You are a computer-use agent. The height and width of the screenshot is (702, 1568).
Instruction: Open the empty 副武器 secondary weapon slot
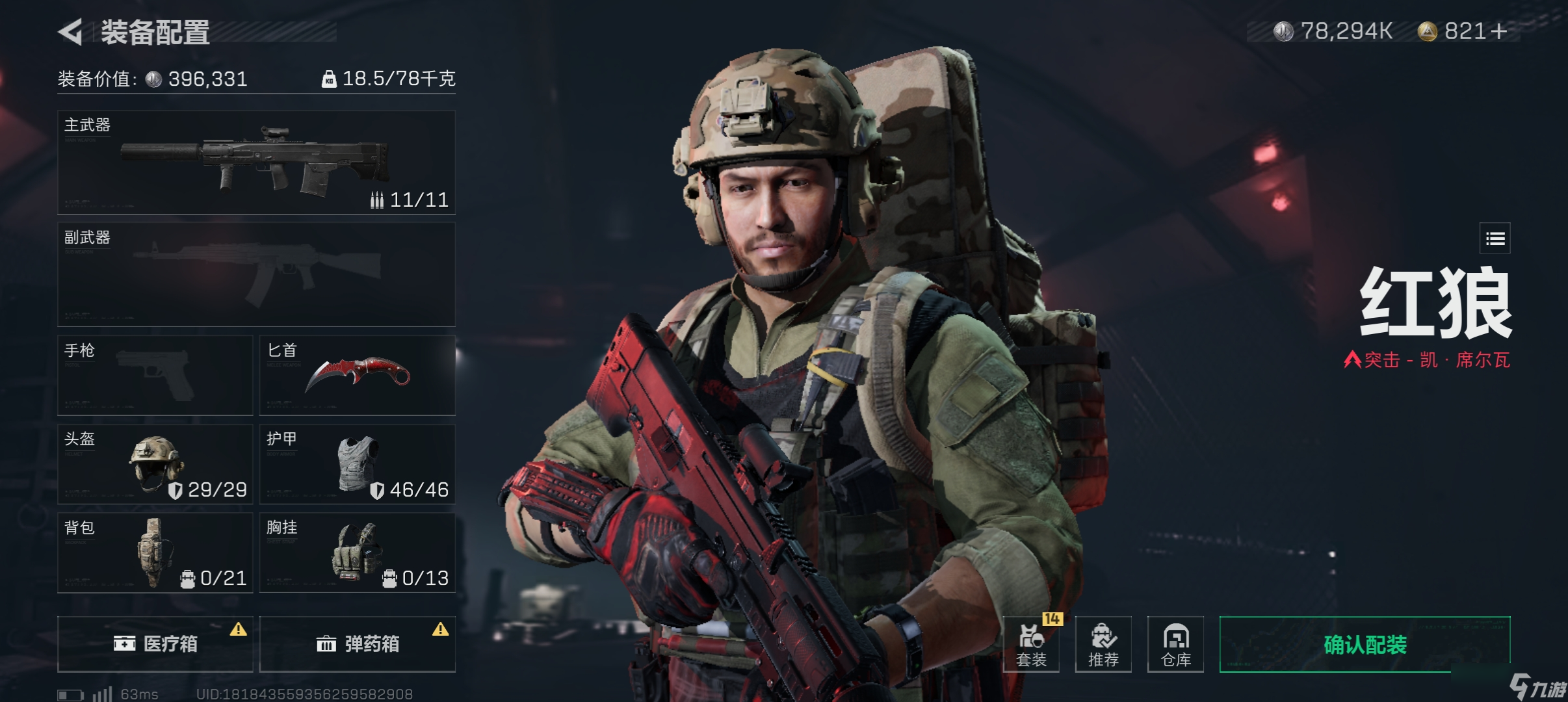click(x=256, y=274)
